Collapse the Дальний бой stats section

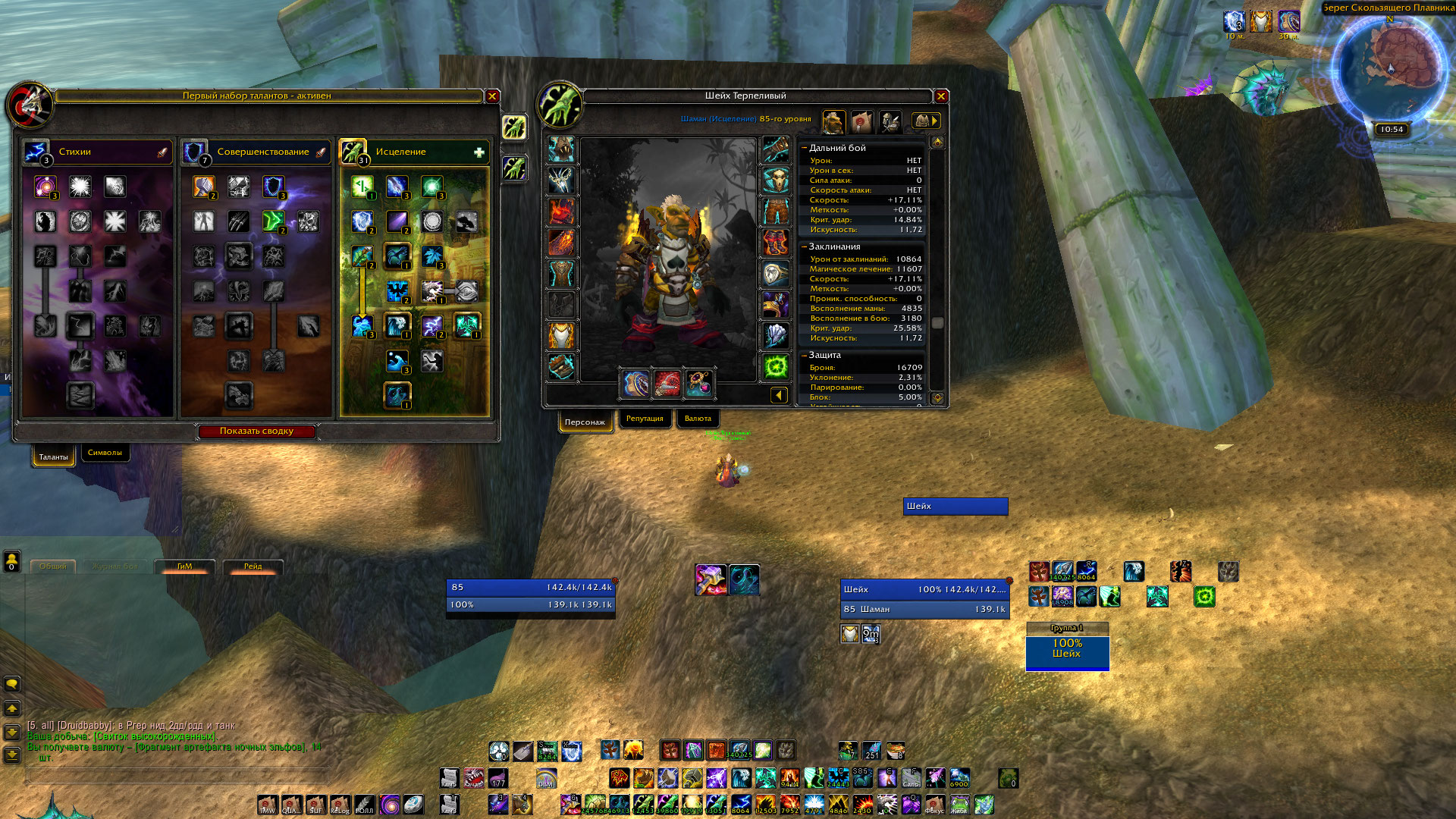805,148
